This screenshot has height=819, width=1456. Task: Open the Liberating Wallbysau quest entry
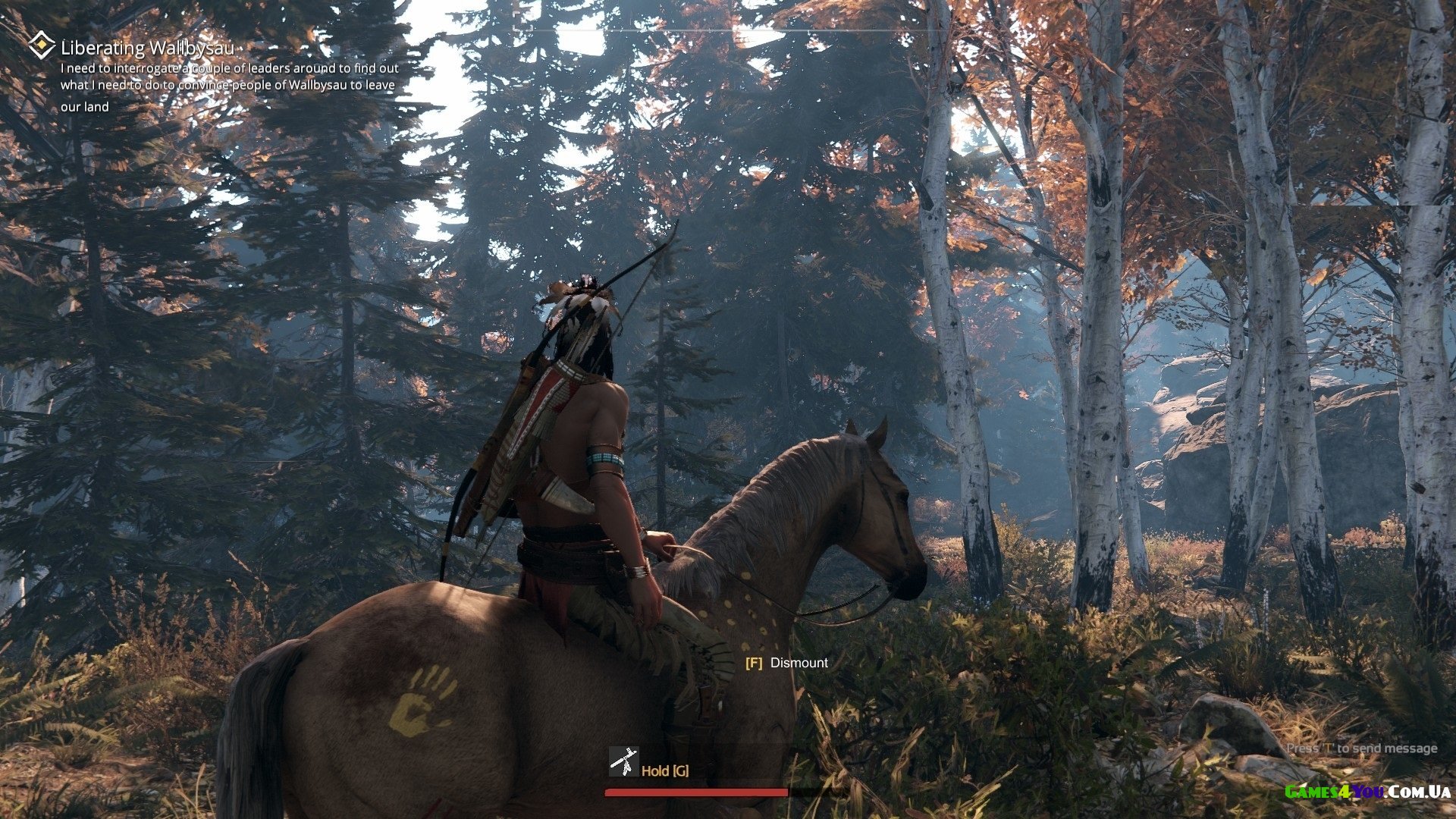(x=147, y=48)
